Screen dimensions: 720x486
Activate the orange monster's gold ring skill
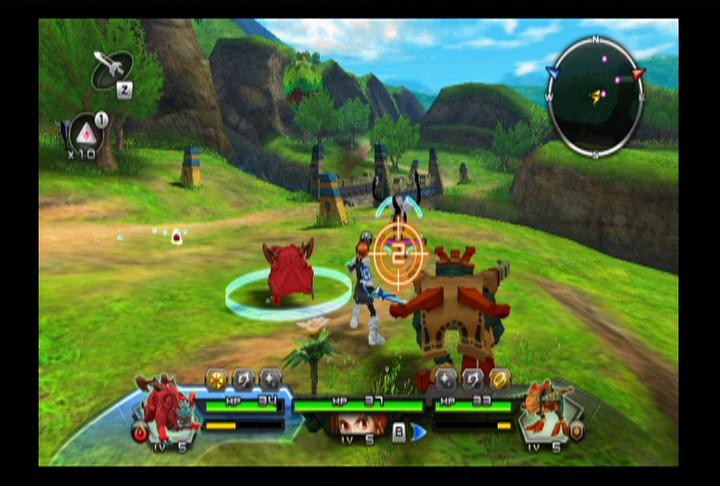pos(500,378)
